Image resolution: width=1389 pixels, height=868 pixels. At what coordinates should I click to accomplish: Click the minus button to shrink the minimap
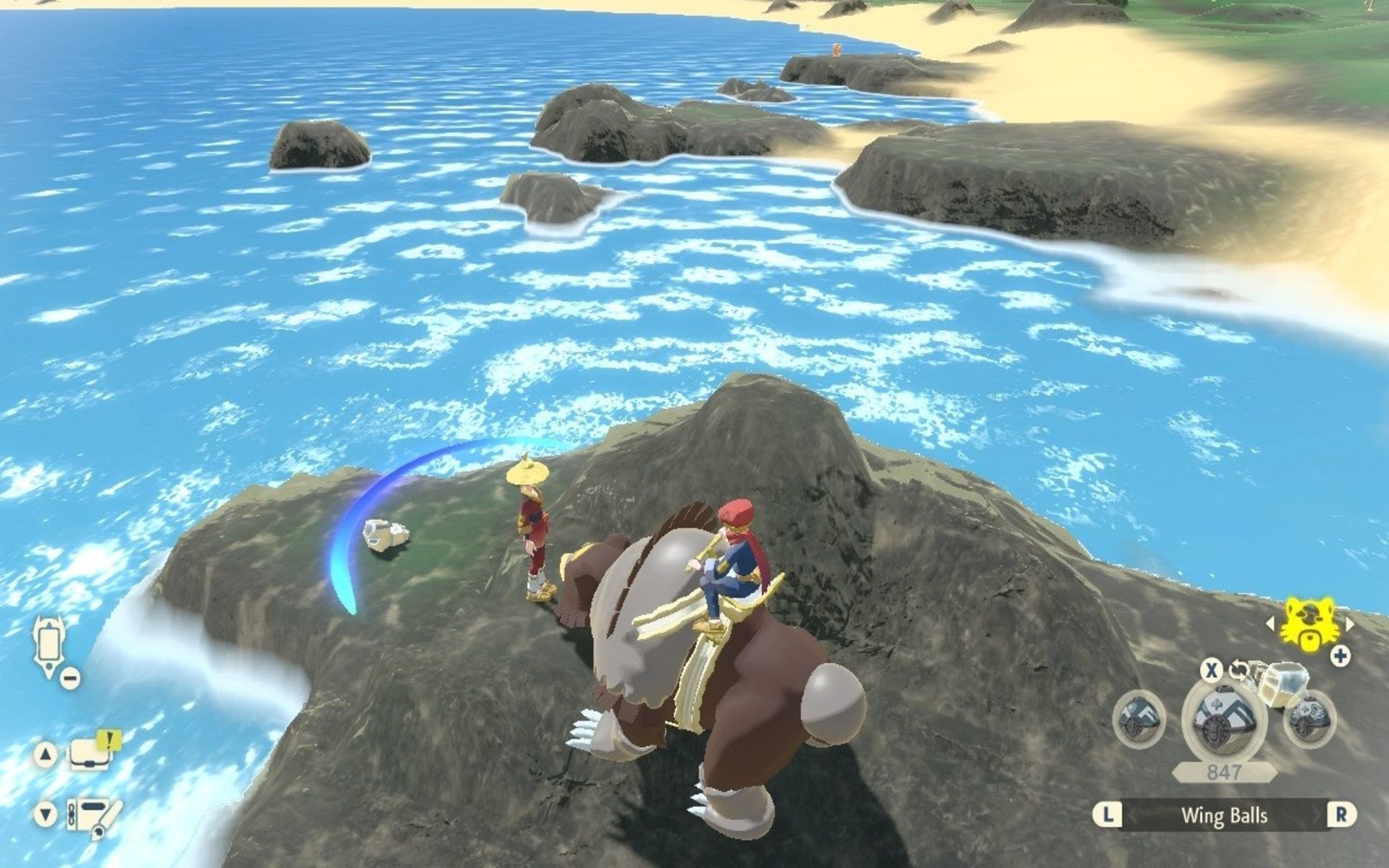pyautogui.click(x=71, y=679)
